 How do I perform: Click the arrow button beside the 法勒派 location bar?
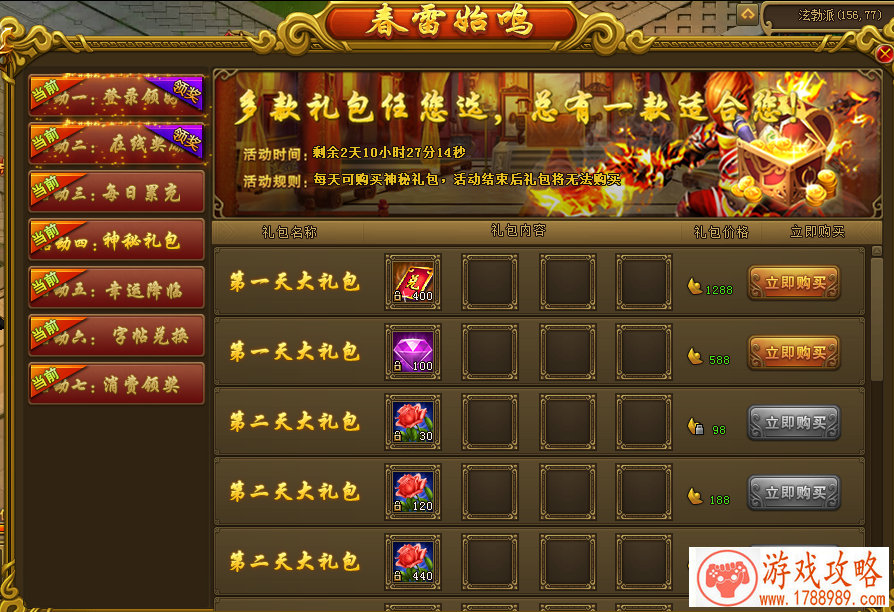748,14
